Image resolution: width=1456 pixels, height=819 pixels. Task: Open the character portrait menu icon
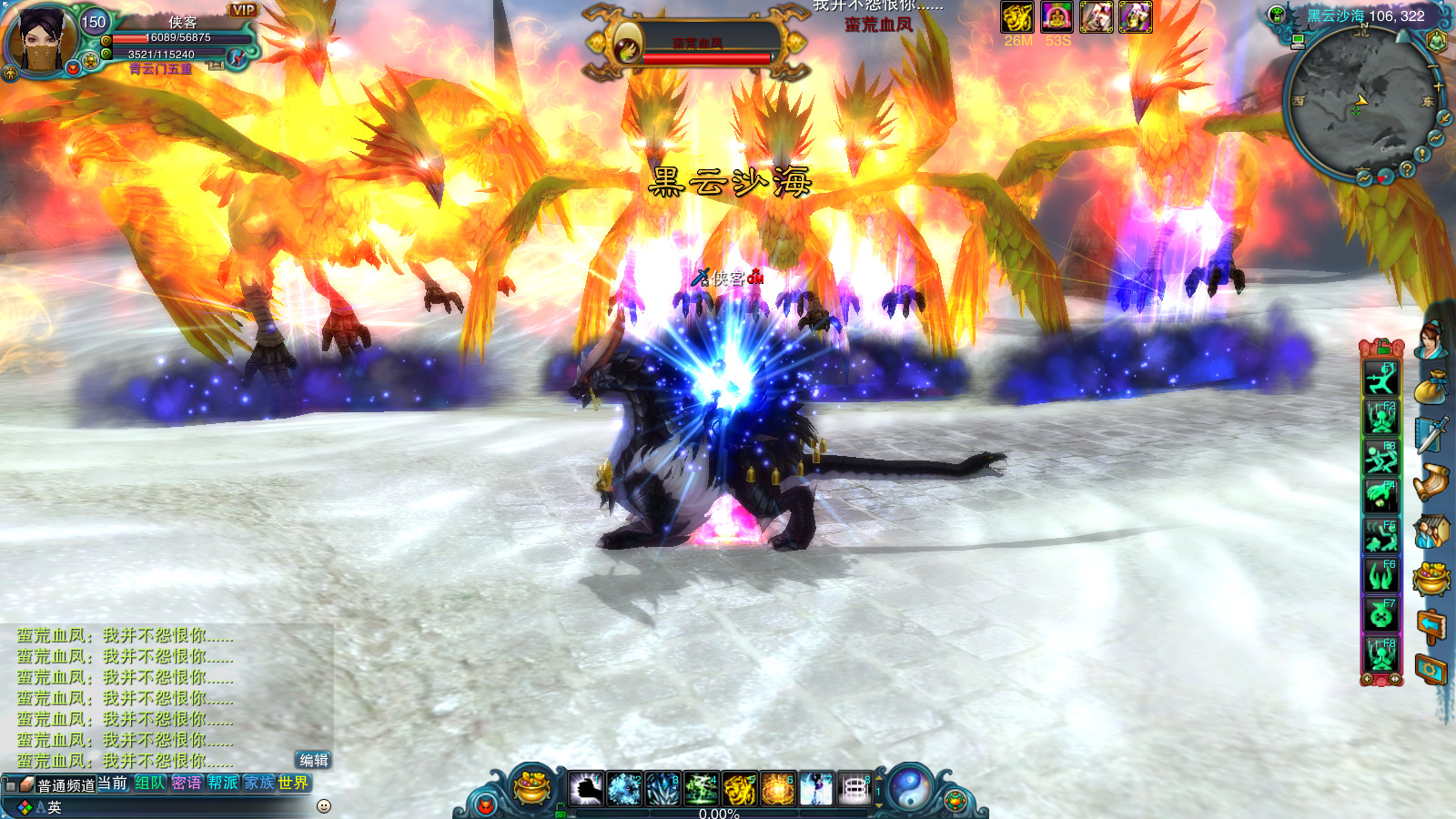pyautogui.click(x=1432, y=339)
